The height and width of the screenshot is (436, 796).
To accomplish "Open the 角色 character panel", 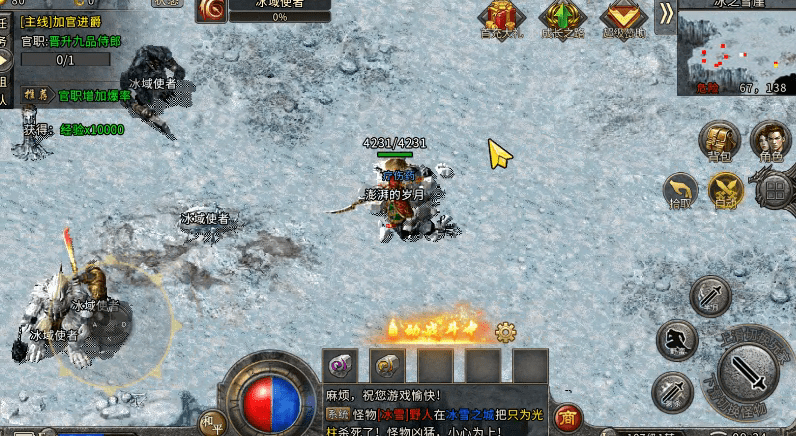I will pos(770,140).
